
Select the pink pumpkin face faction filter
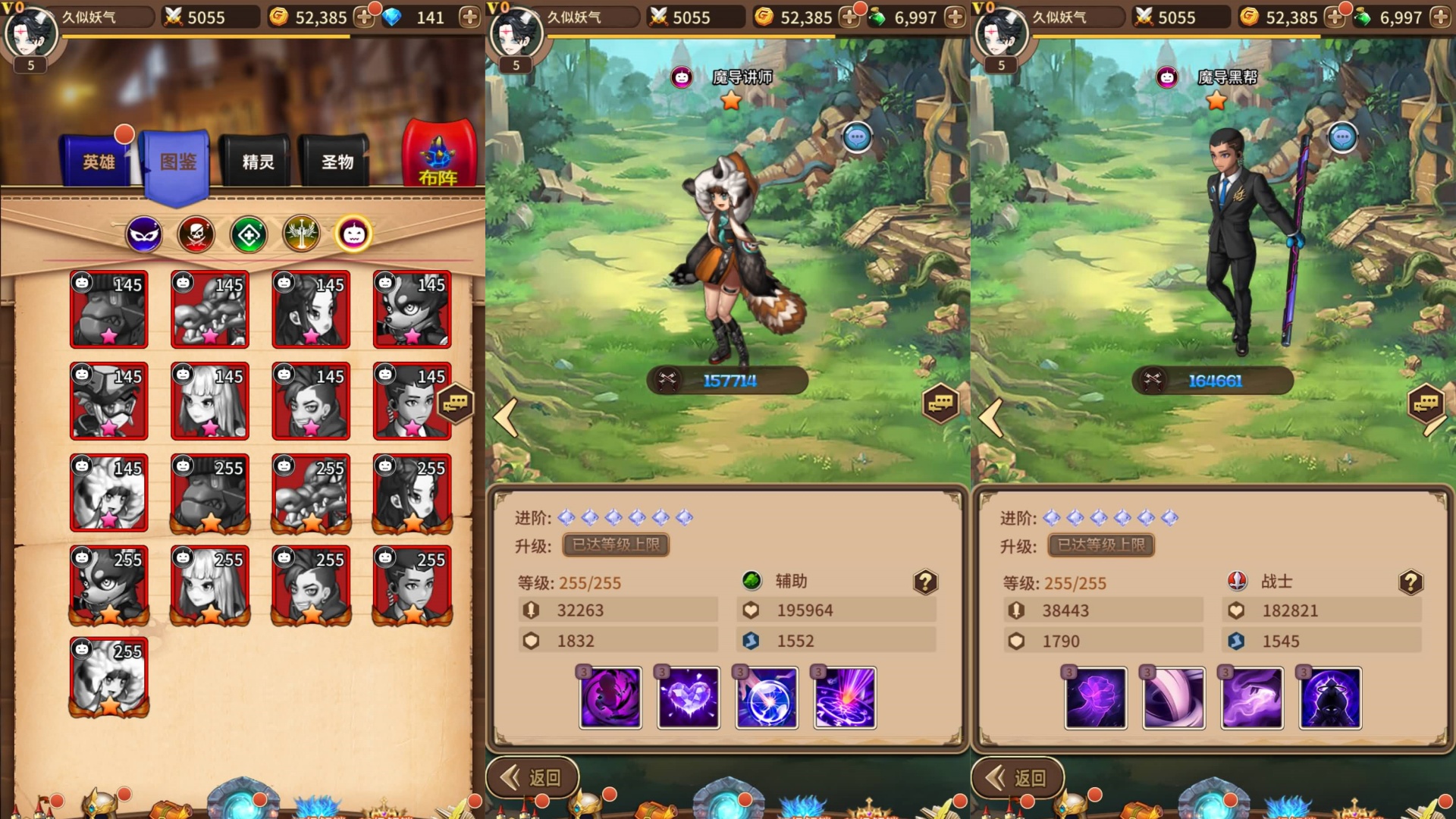click(x=353, y=235)
